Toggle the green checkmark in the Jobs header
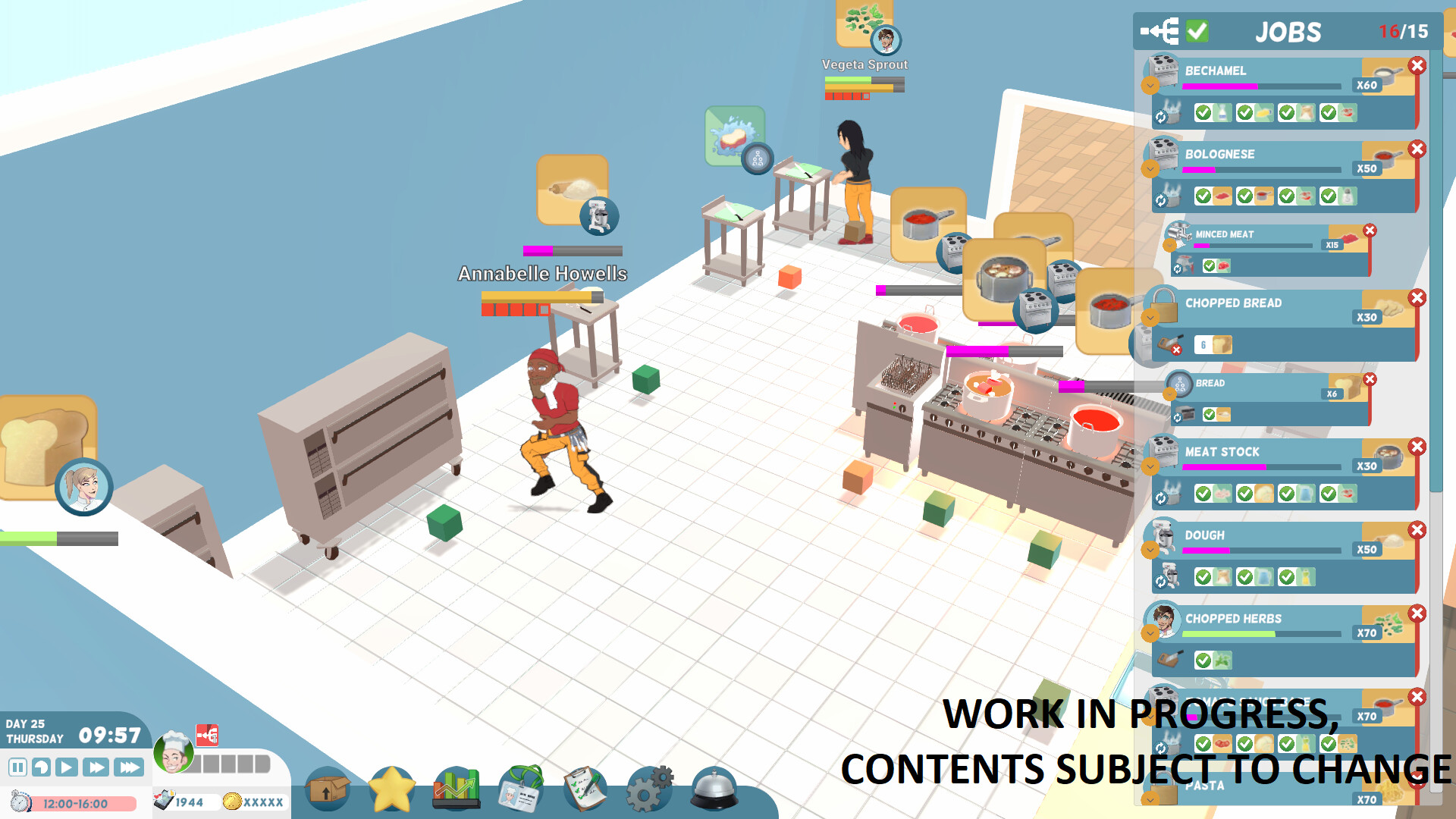The image size is (1456, 819). 1198,31
